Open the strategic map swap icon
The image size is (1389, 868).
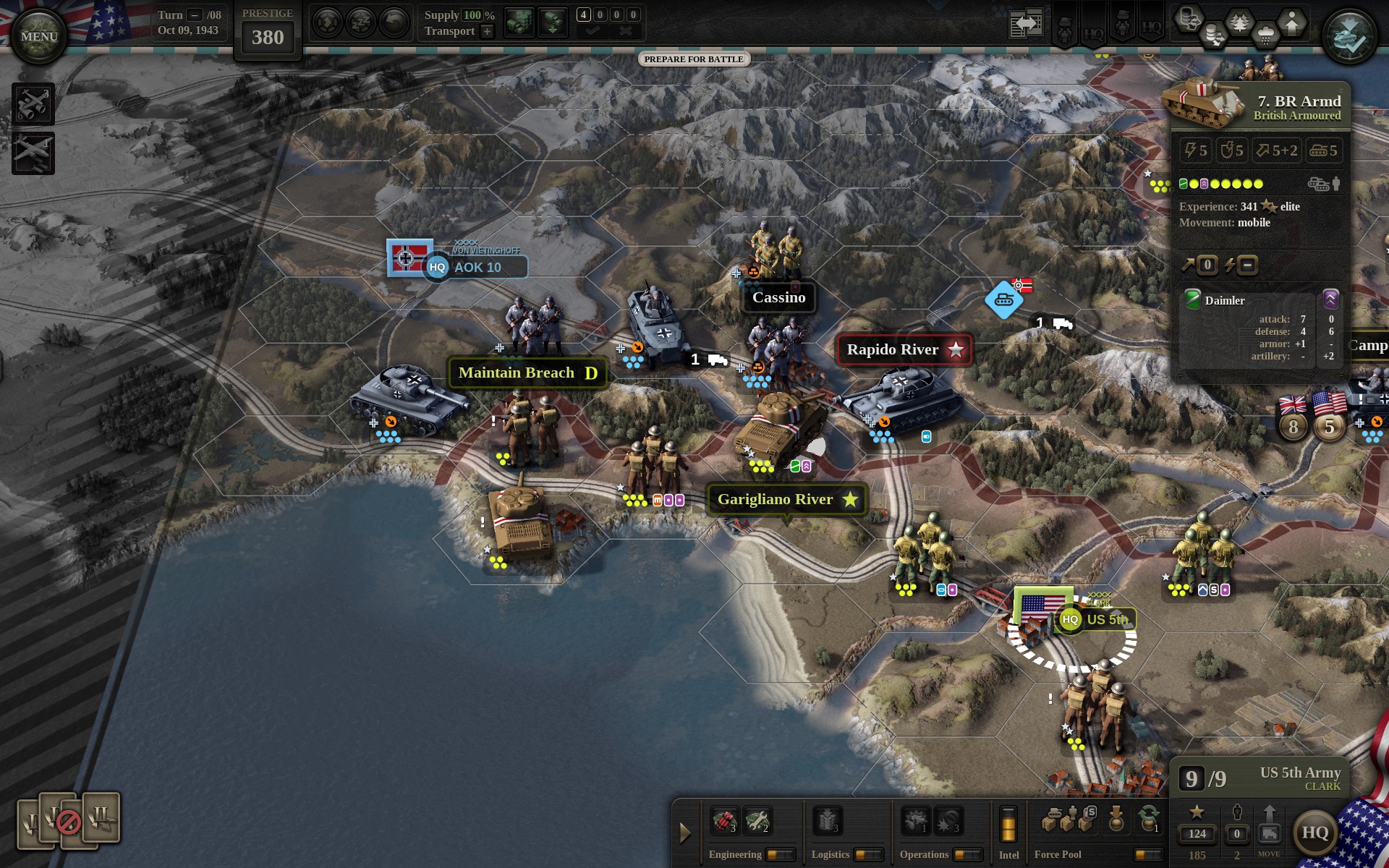click(x=1025, y=22)
